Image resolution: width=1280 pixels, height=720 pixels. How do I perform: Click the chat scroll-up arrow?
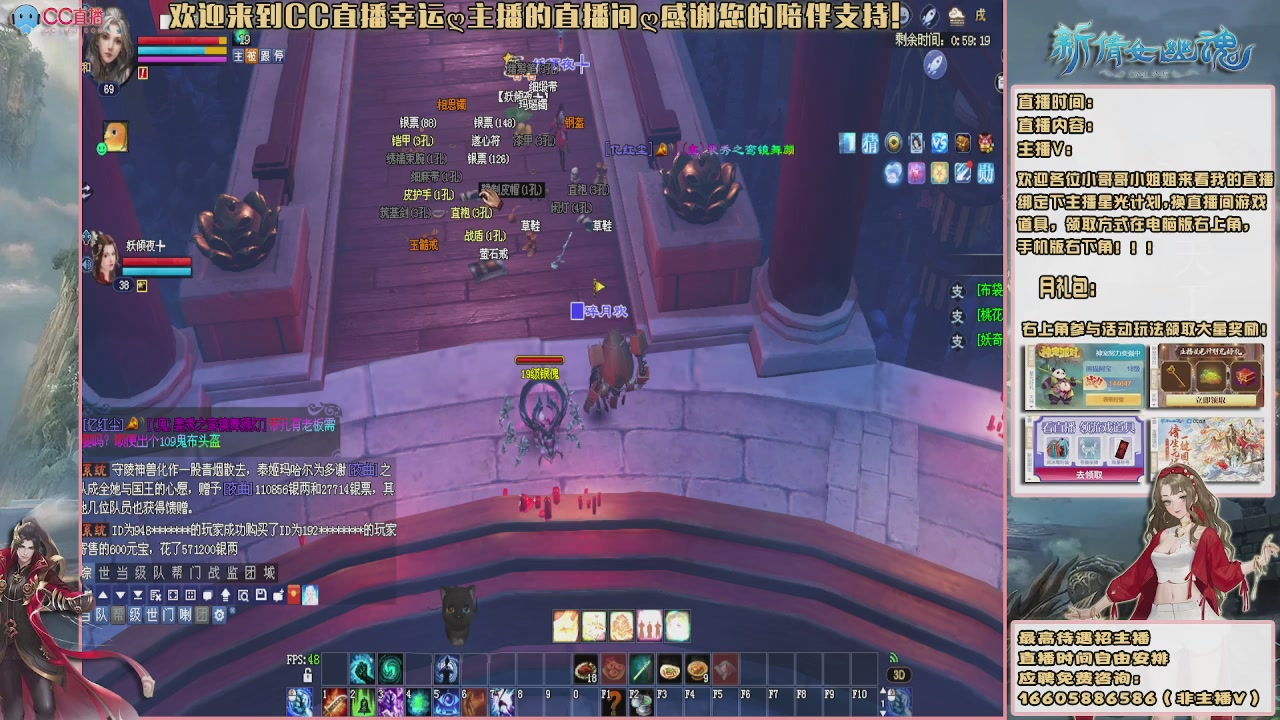click(x=103, y=595)
